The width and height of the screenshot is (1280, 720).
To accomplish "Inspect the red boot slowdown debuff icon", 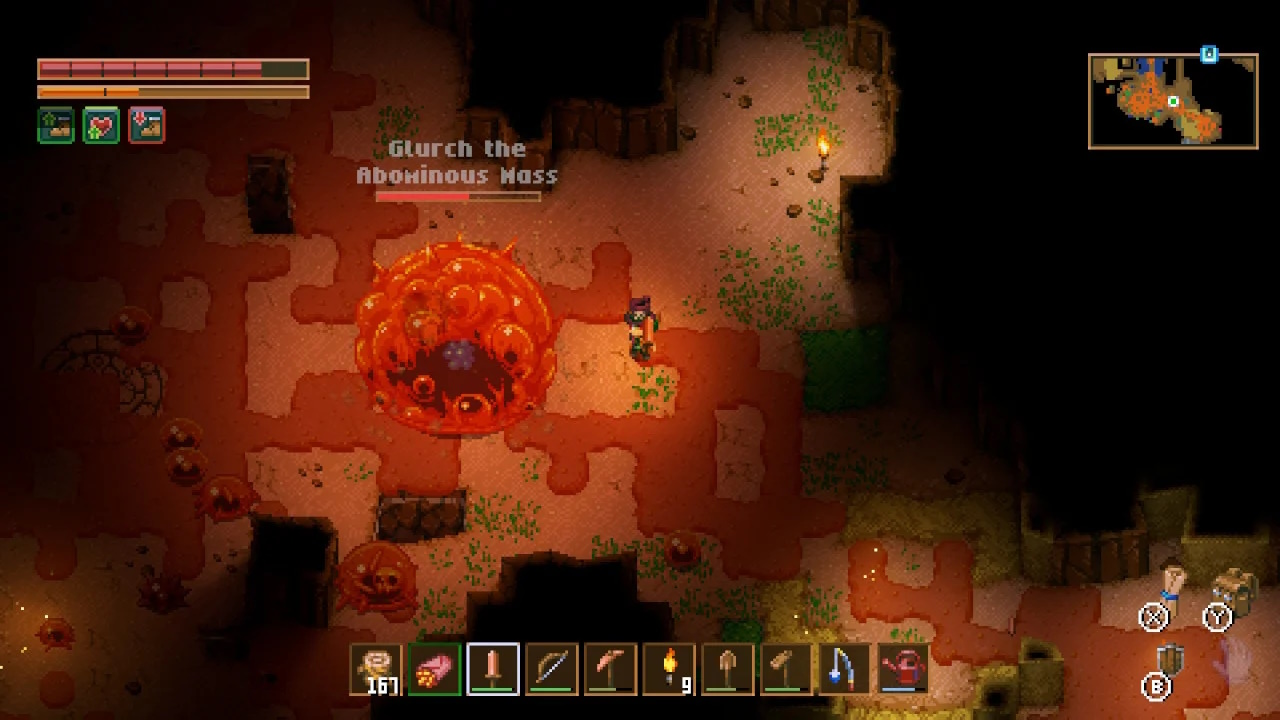I will click(x=146, y=125).
